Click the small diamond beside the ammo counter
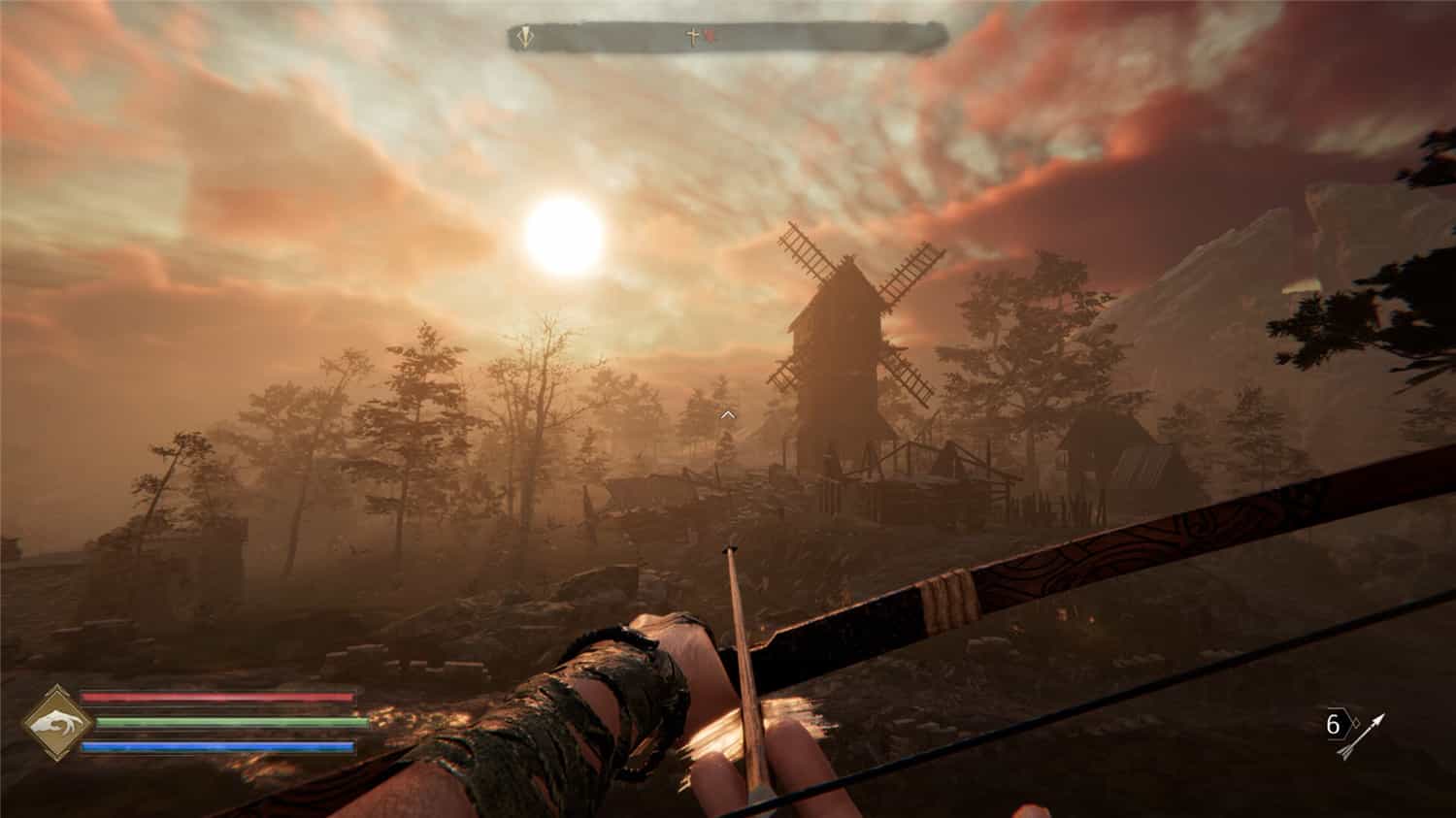The height and width of the screenshot is (818, 1456). 1356,722
